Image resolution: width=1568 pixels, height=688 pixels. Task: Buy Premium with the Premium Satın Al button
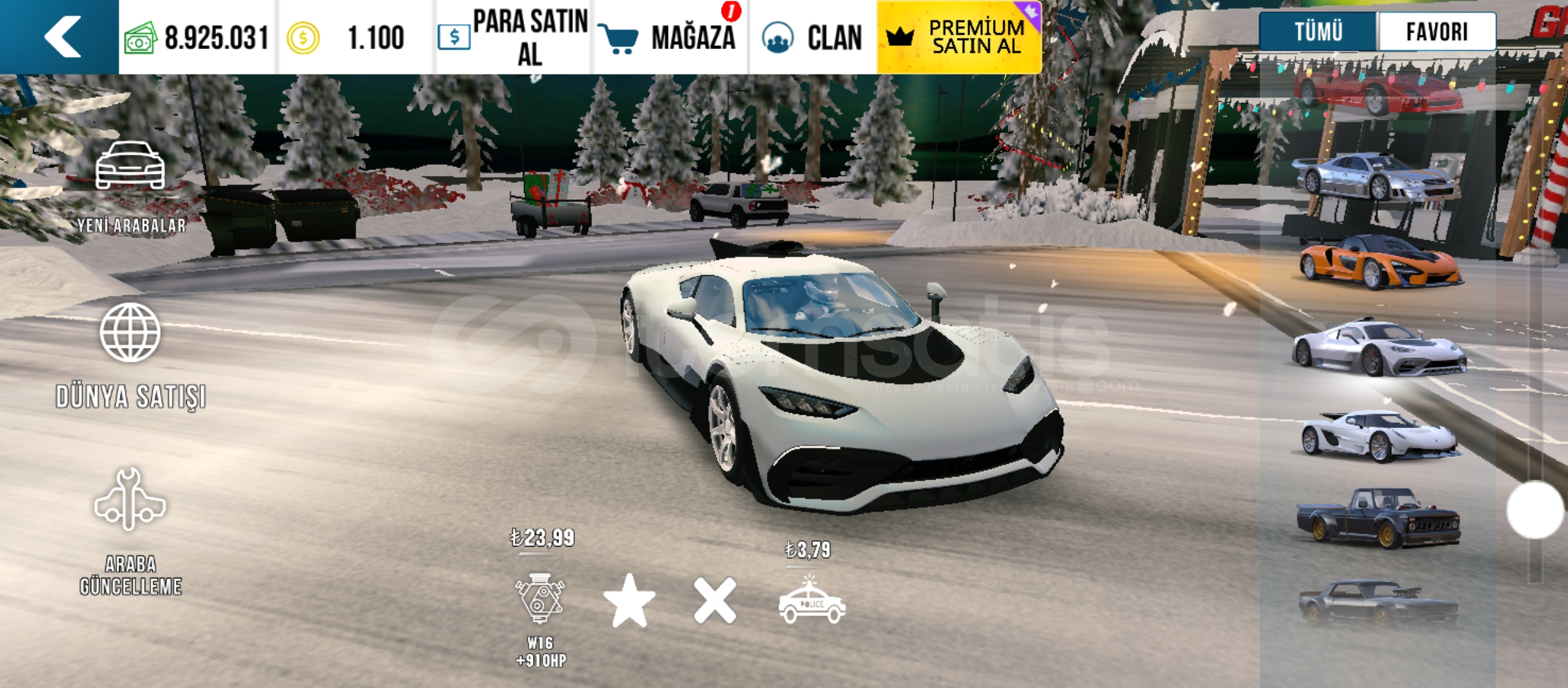tap(959, 37)
